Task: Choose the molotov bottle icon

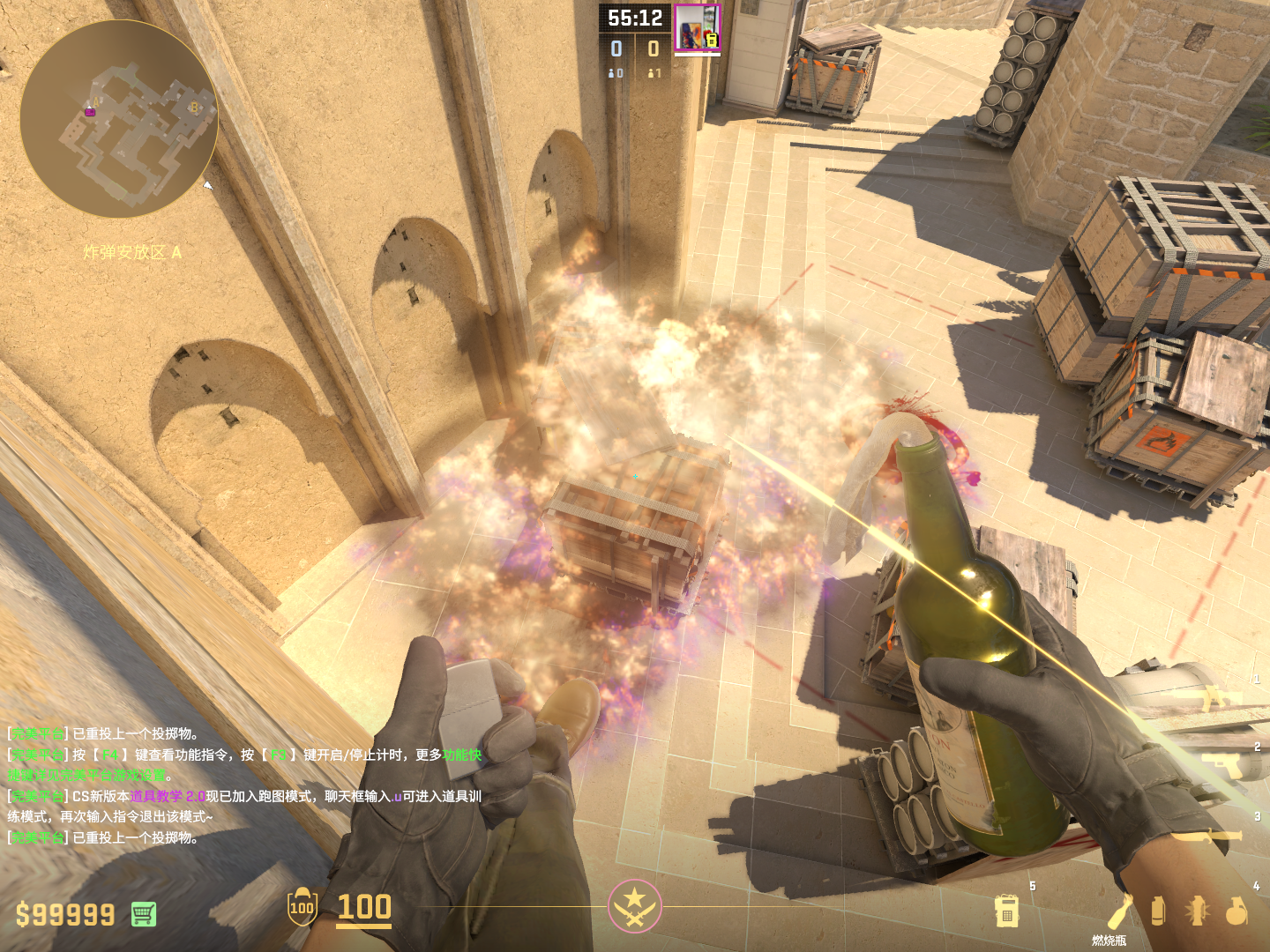Action: (1120, 911)
